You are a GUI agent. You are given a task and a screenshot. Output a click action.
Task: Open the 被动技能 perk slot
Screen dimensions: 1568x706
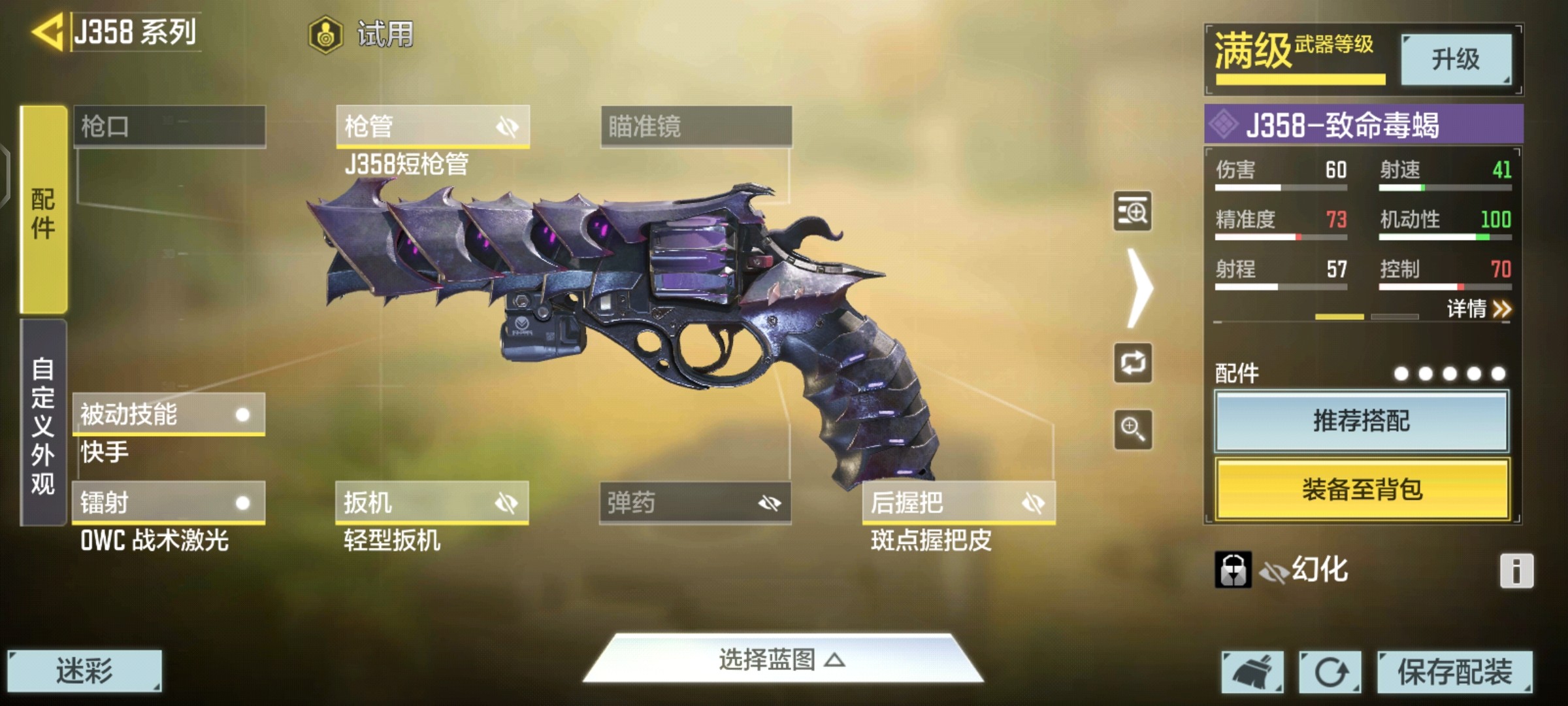[x=169, y=414]
